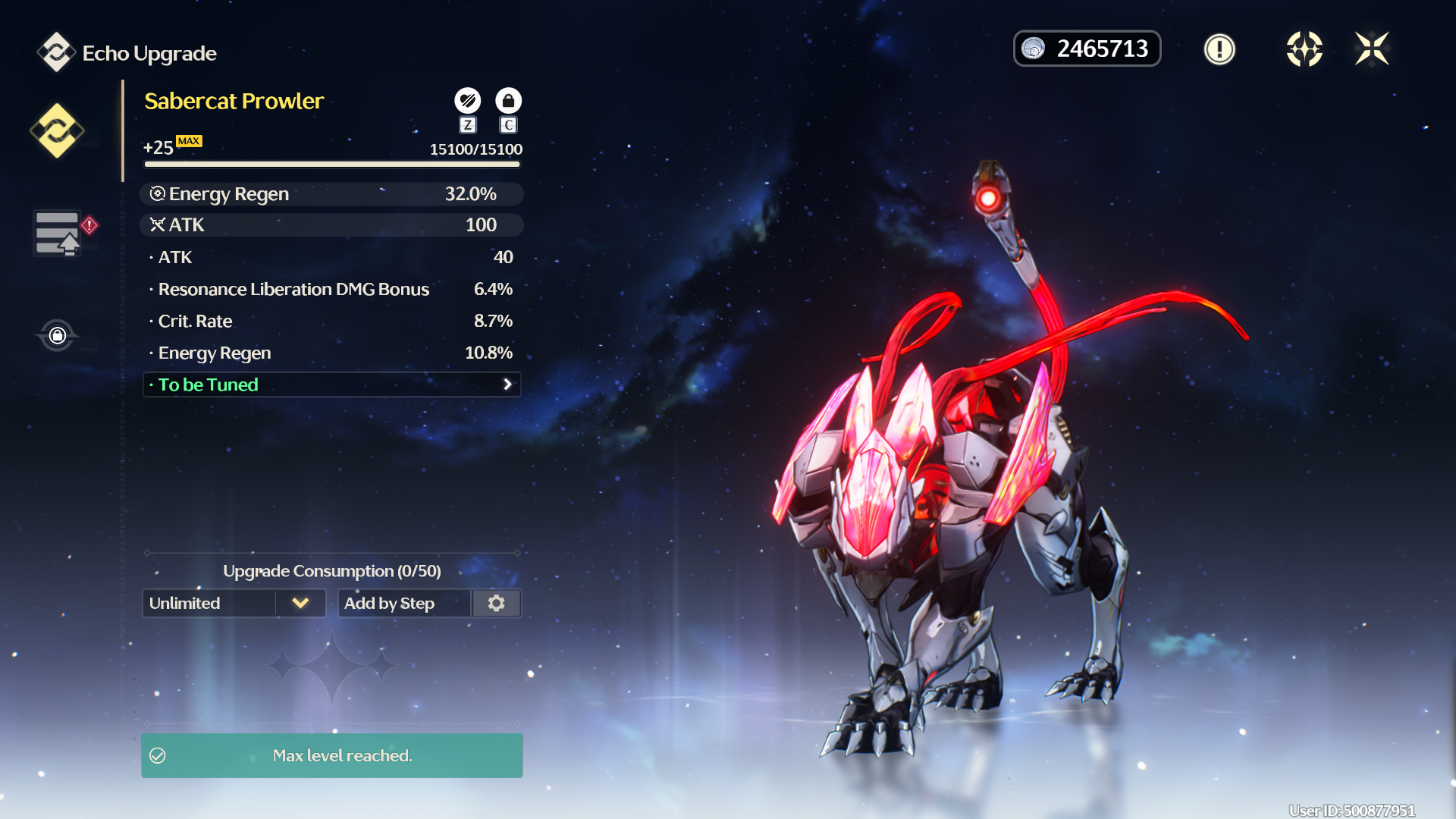
Task: Open the To be Tuned substat row
Action: point(331,384)
